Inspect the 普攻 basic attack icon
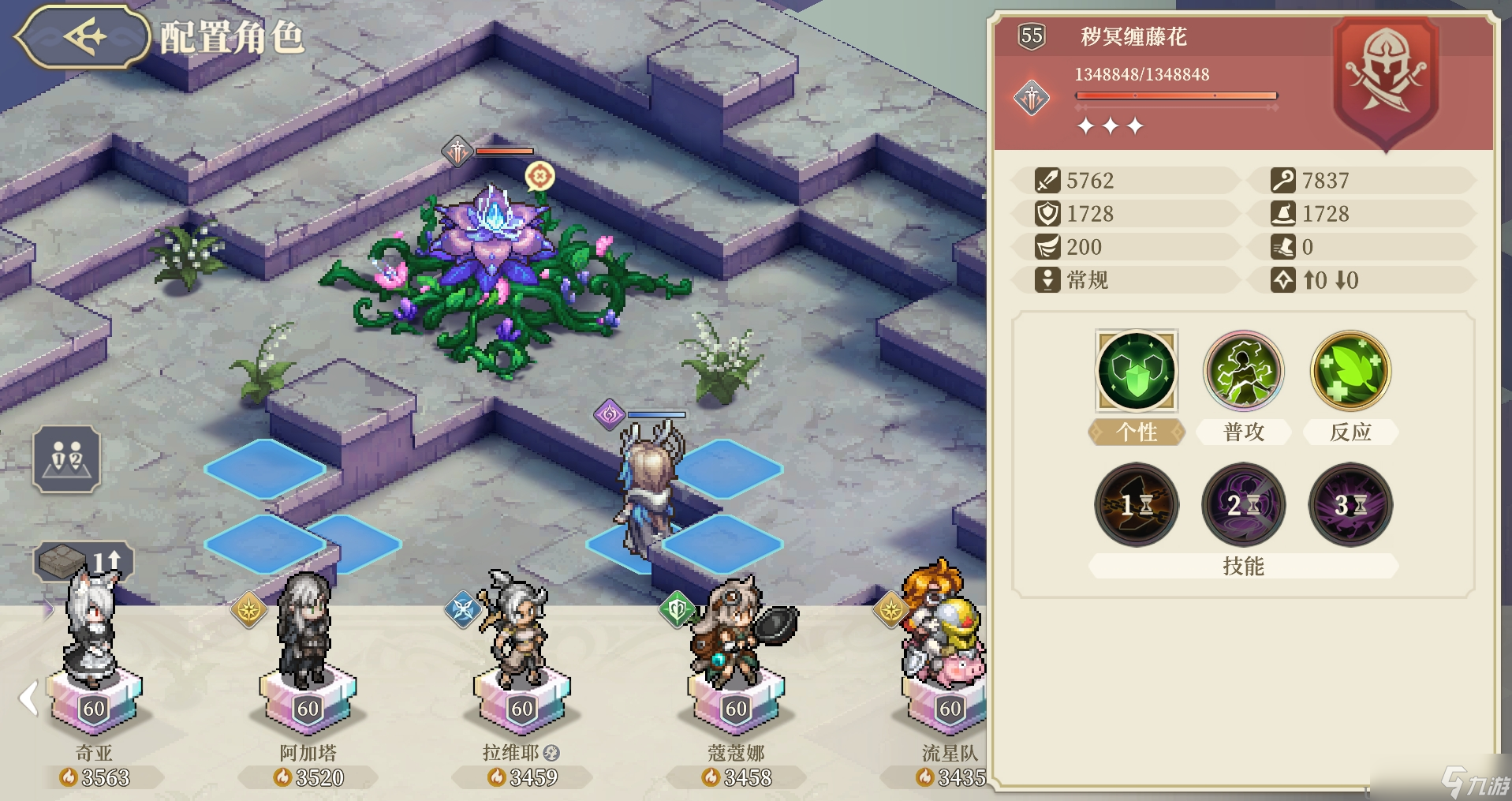Image resolution: width=1512 pixels, height=801 pixels. click(1243, 371)
